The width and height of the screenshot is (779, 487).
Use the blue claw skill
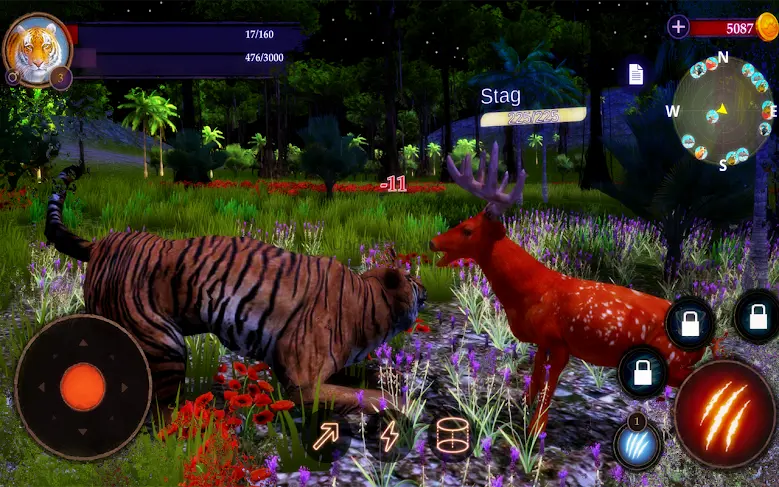click(x=637, y=445)
